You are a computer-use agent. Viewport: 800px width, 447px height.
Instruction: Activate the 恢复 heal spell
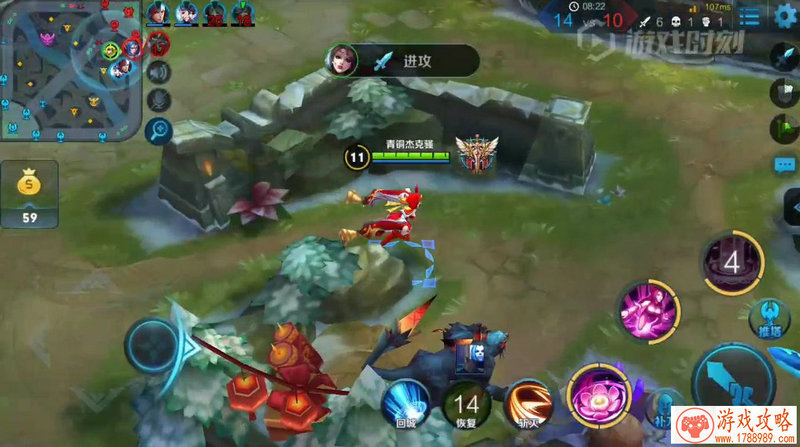pos(464,404)
